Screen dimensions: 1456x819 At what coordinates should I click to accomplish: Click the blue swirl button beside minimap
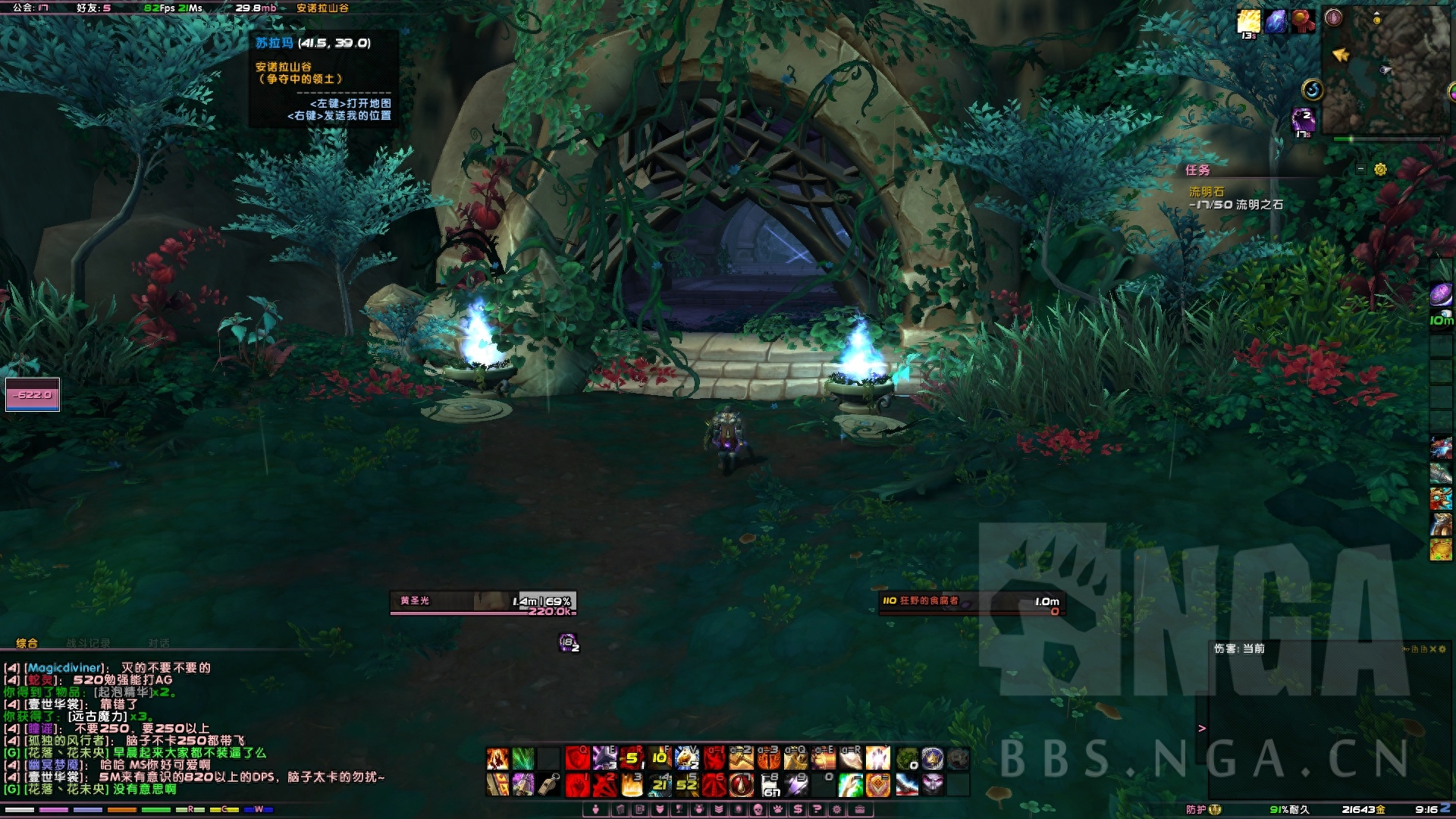pos(1313,90)
